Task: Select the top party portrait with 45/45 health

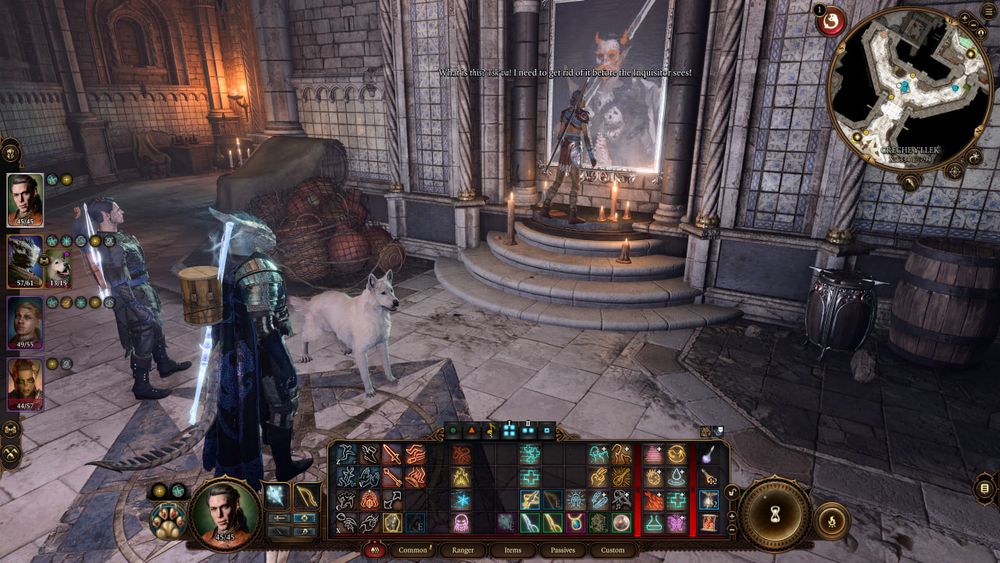Action: (25, 195)
